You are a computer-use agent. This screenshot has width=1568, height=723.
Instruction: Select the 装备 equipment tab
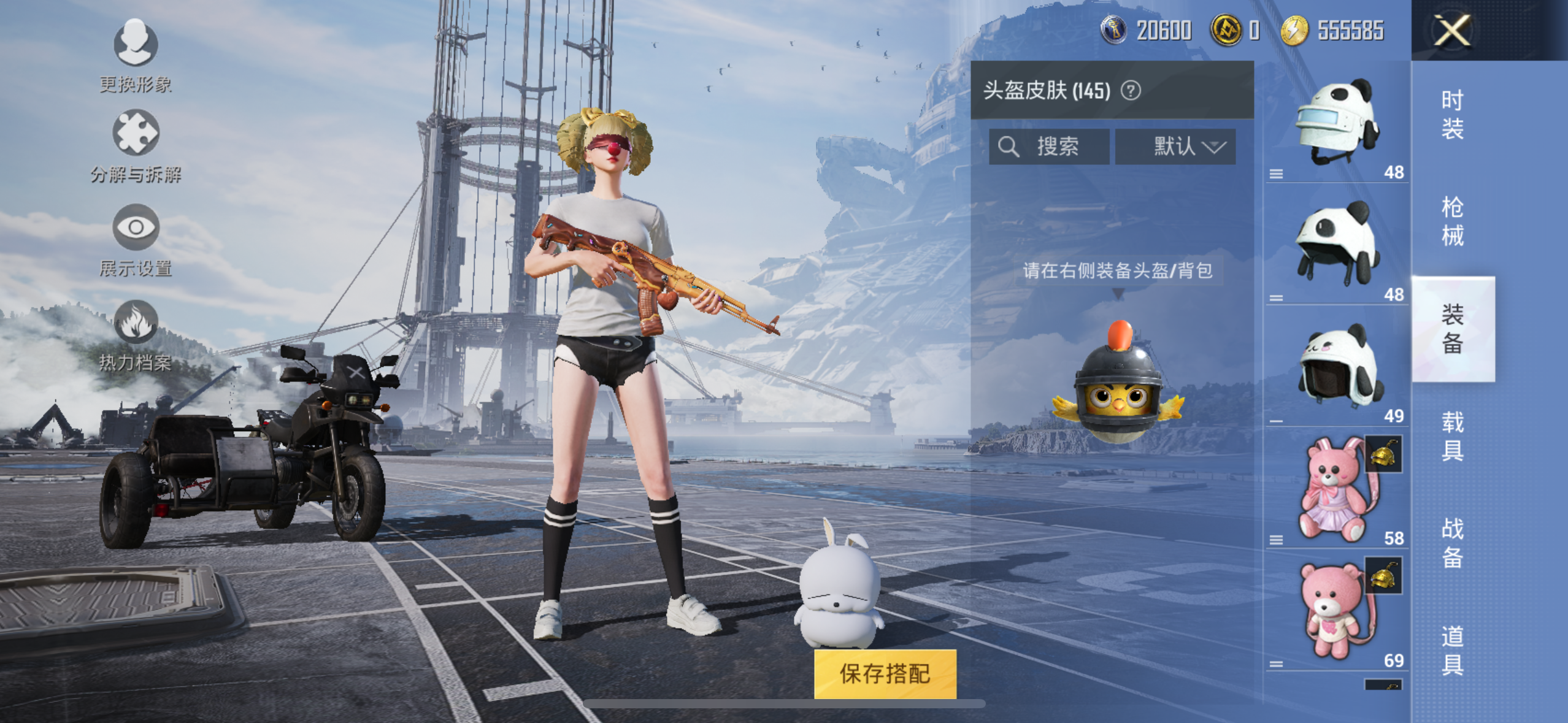click(1452, 329)
